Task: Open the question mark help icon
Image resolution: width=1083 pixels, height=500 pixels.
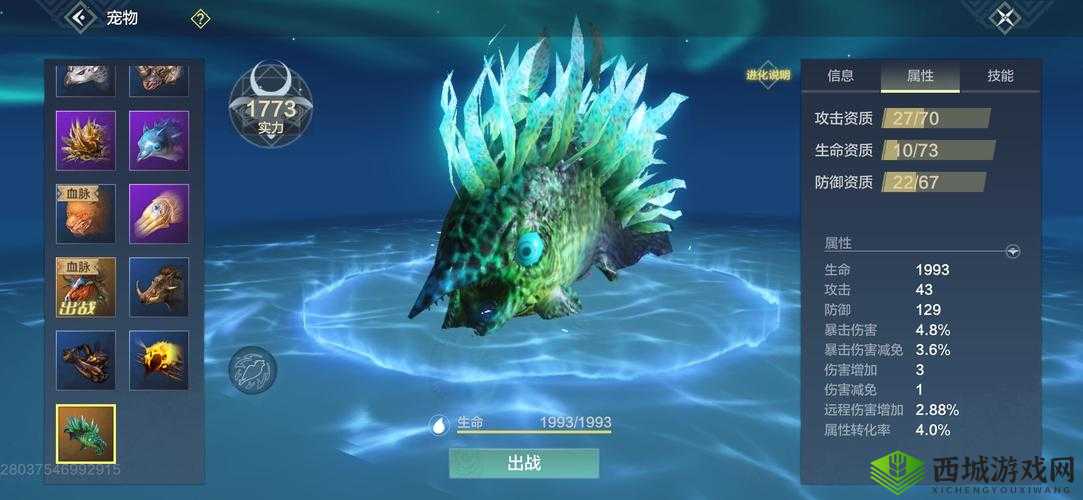Action: point(200,18)
